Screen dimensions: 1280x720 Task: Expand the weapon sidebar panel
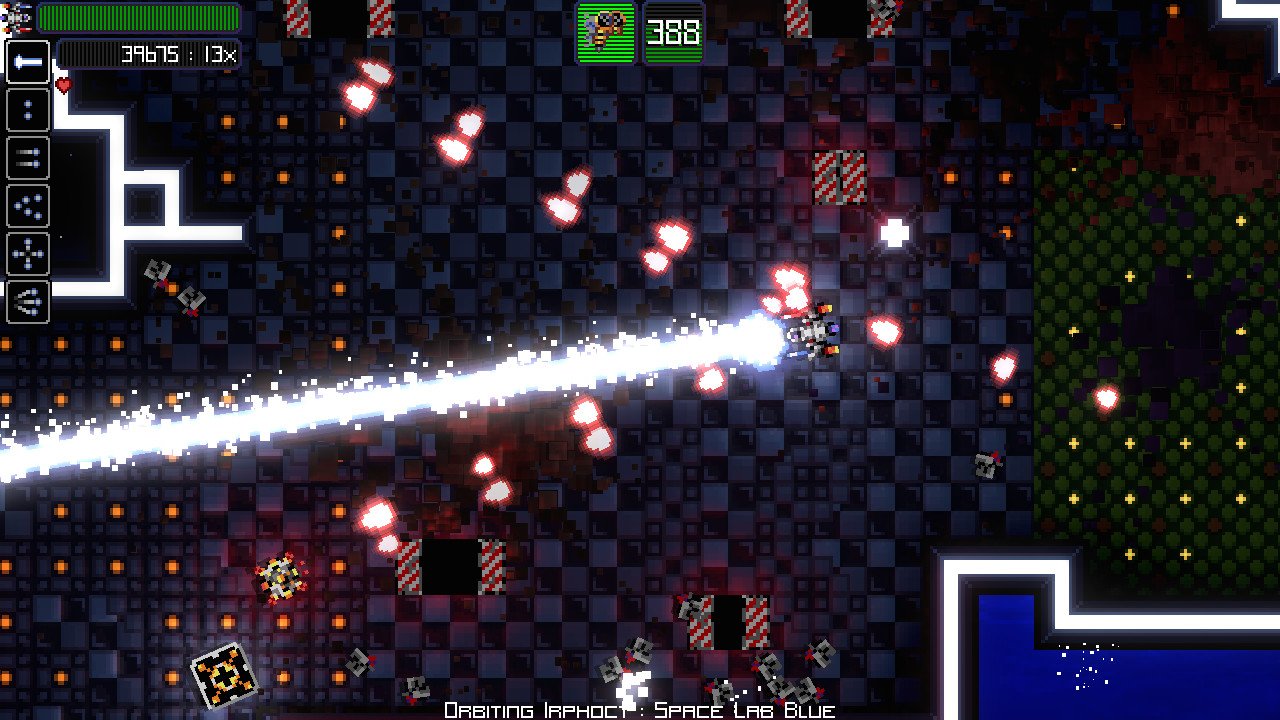click(x=27, y=182)
